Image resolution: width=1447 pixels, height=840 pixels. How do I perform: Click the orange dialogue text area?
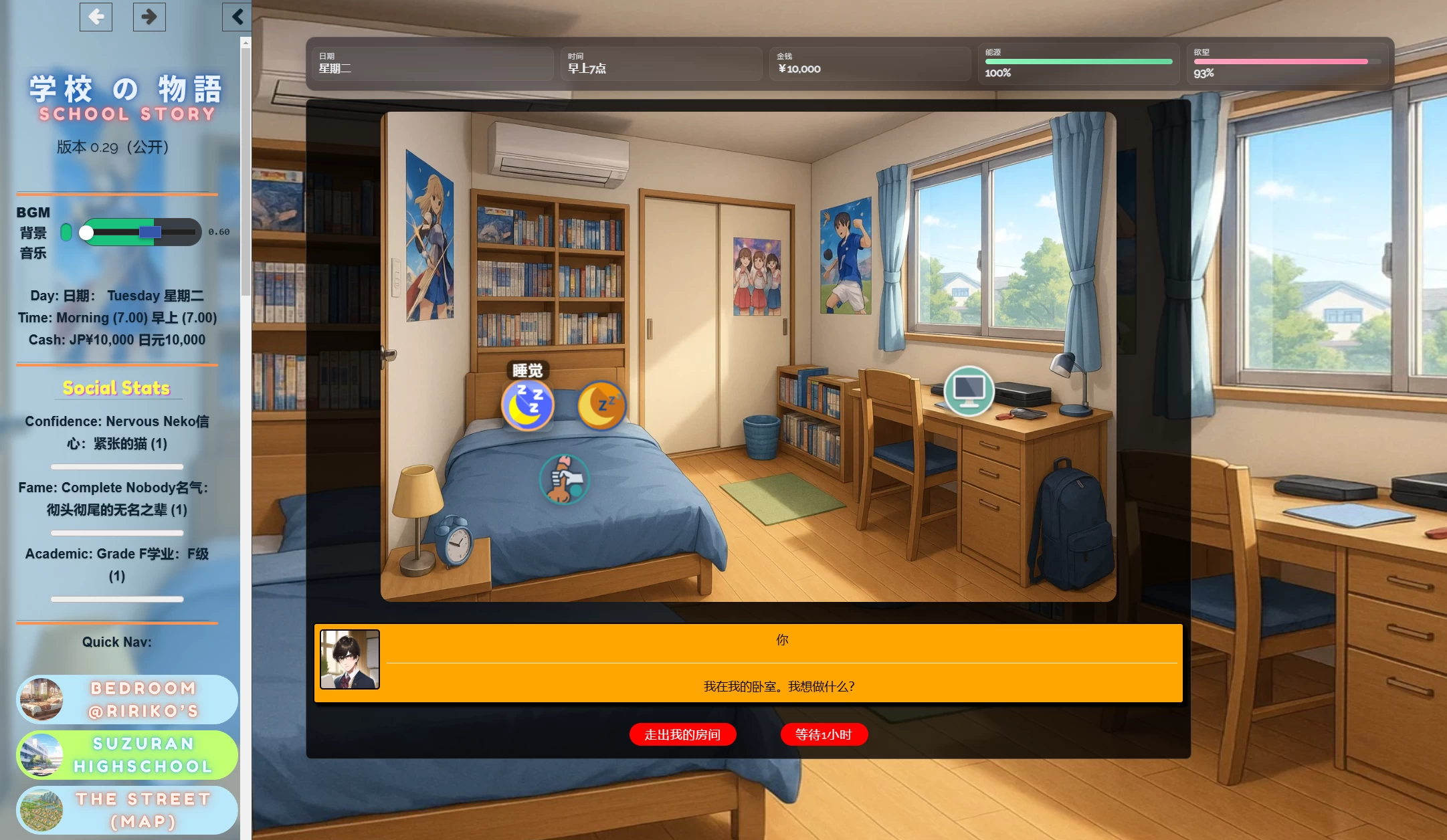[781, 686]
